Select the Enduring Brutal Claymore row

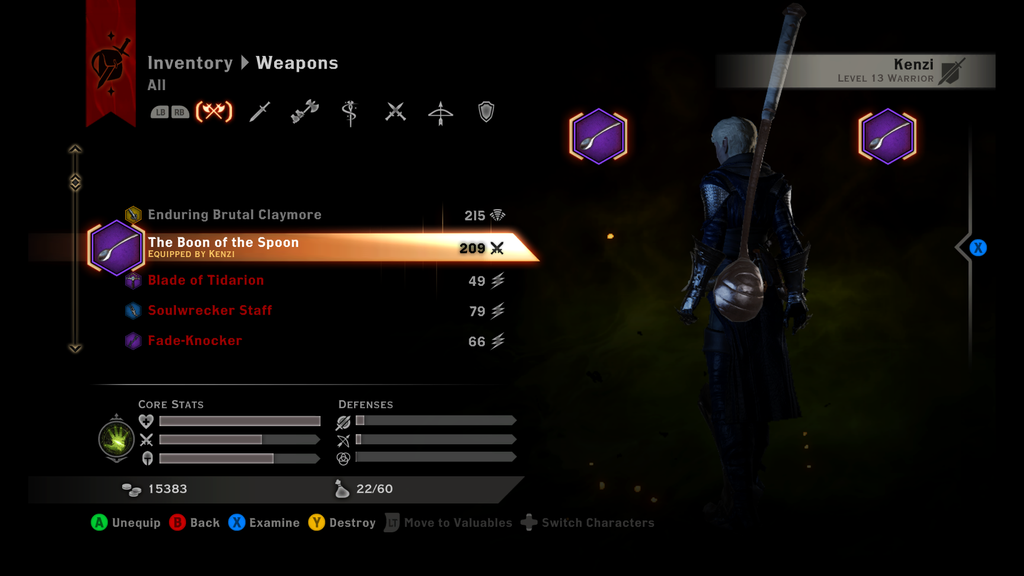tap(235, 215)
